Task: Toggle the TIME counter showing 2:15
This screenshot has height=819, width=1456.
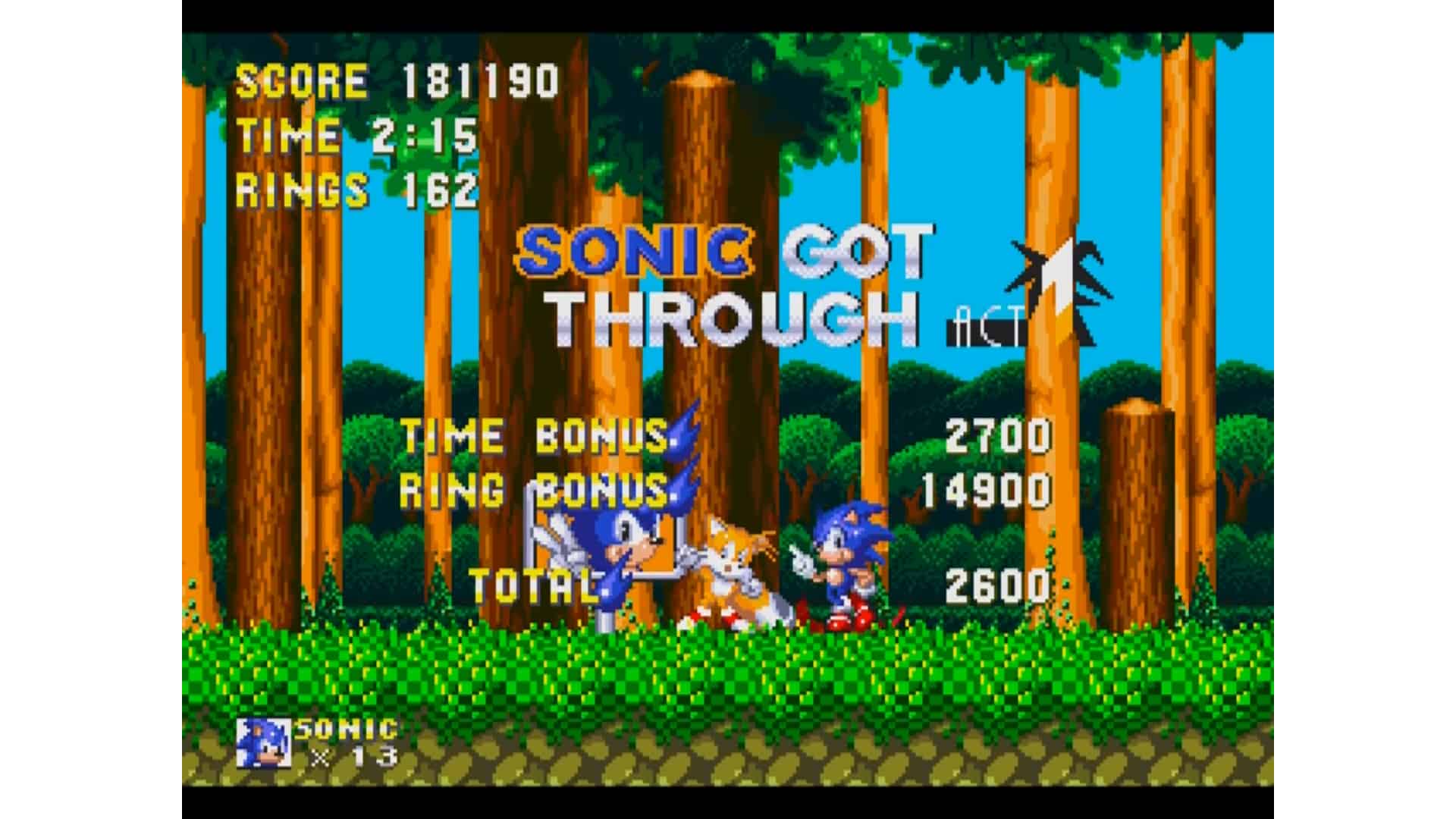Action: (x=356, y=135)
